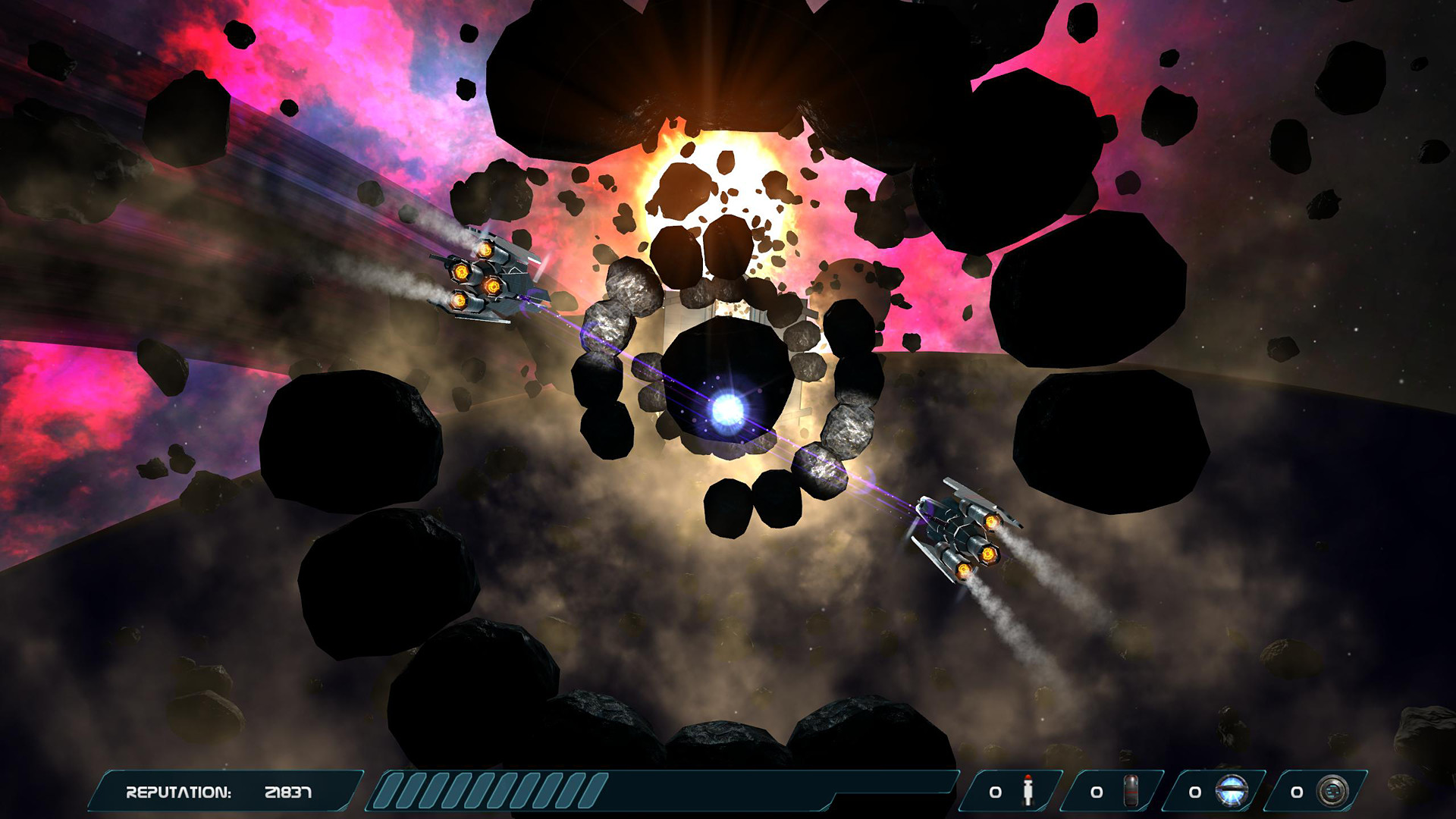
Task: Select the Reputation label in the HUD
Action: (x=180, y=791)
